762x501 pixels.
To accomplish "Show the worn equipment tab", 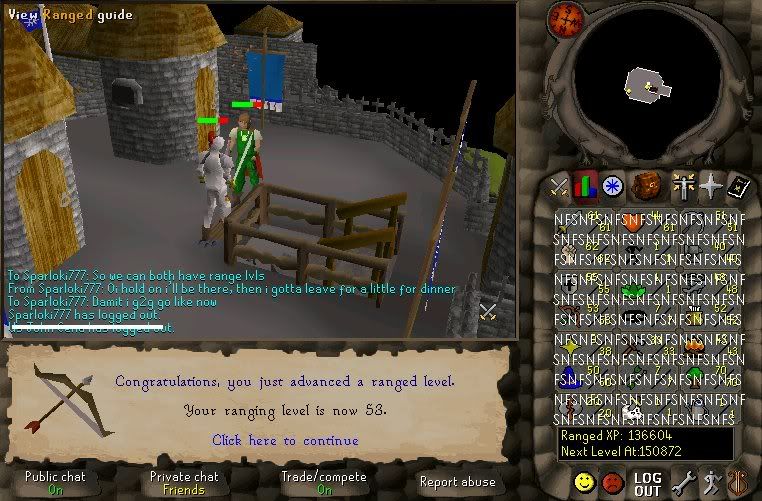I will pos(685,186).
